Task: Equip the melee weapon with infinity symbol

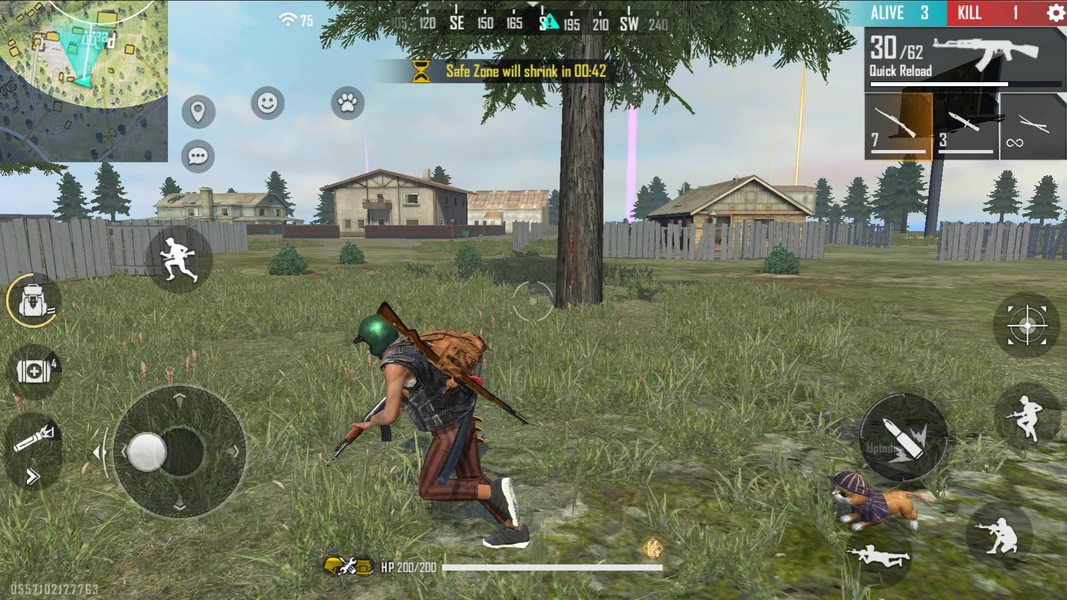Action: pyautogui.click(x=1033, y=127)
